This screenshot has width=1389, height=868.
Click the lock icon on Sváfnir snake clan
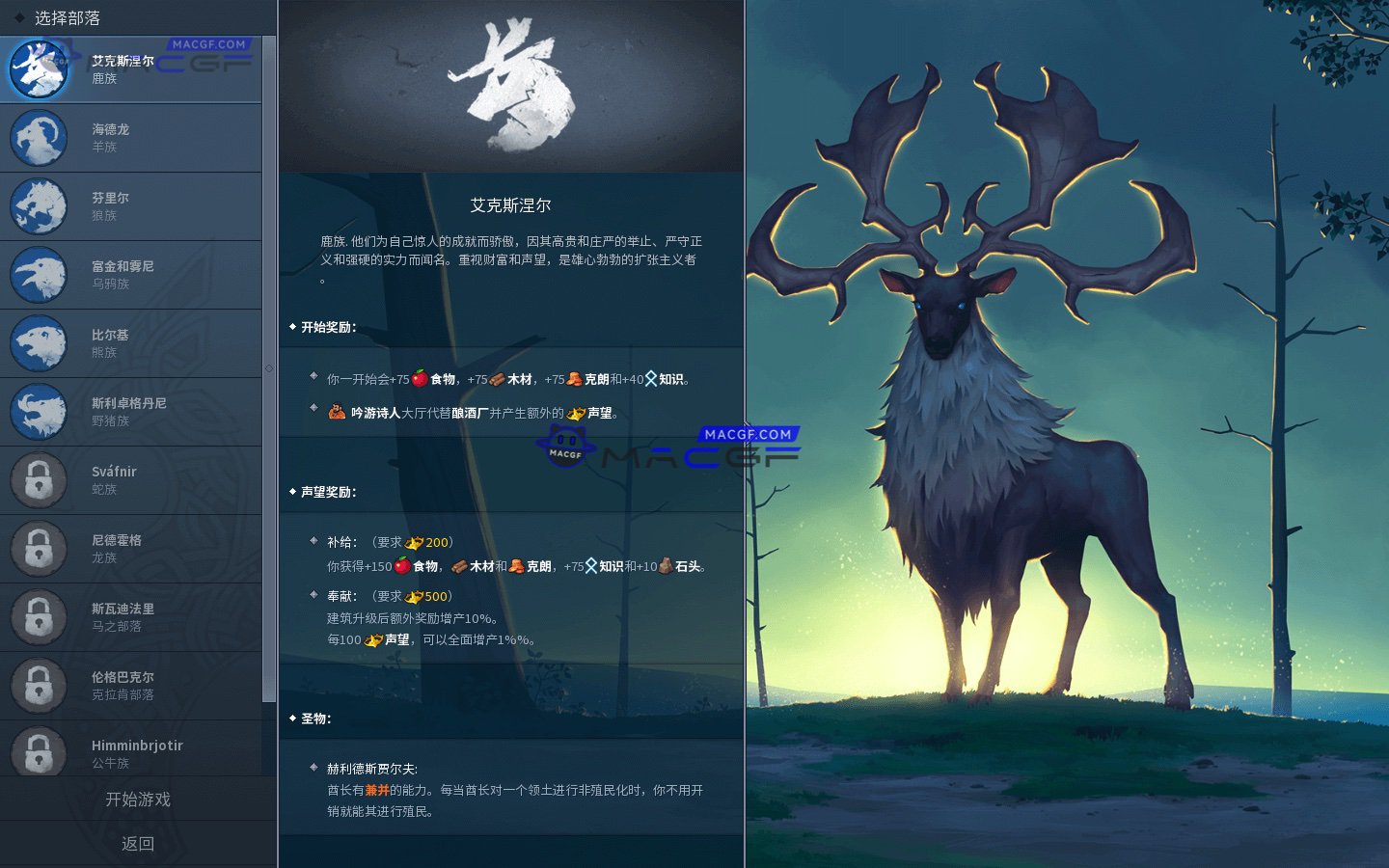coord(39,479)
